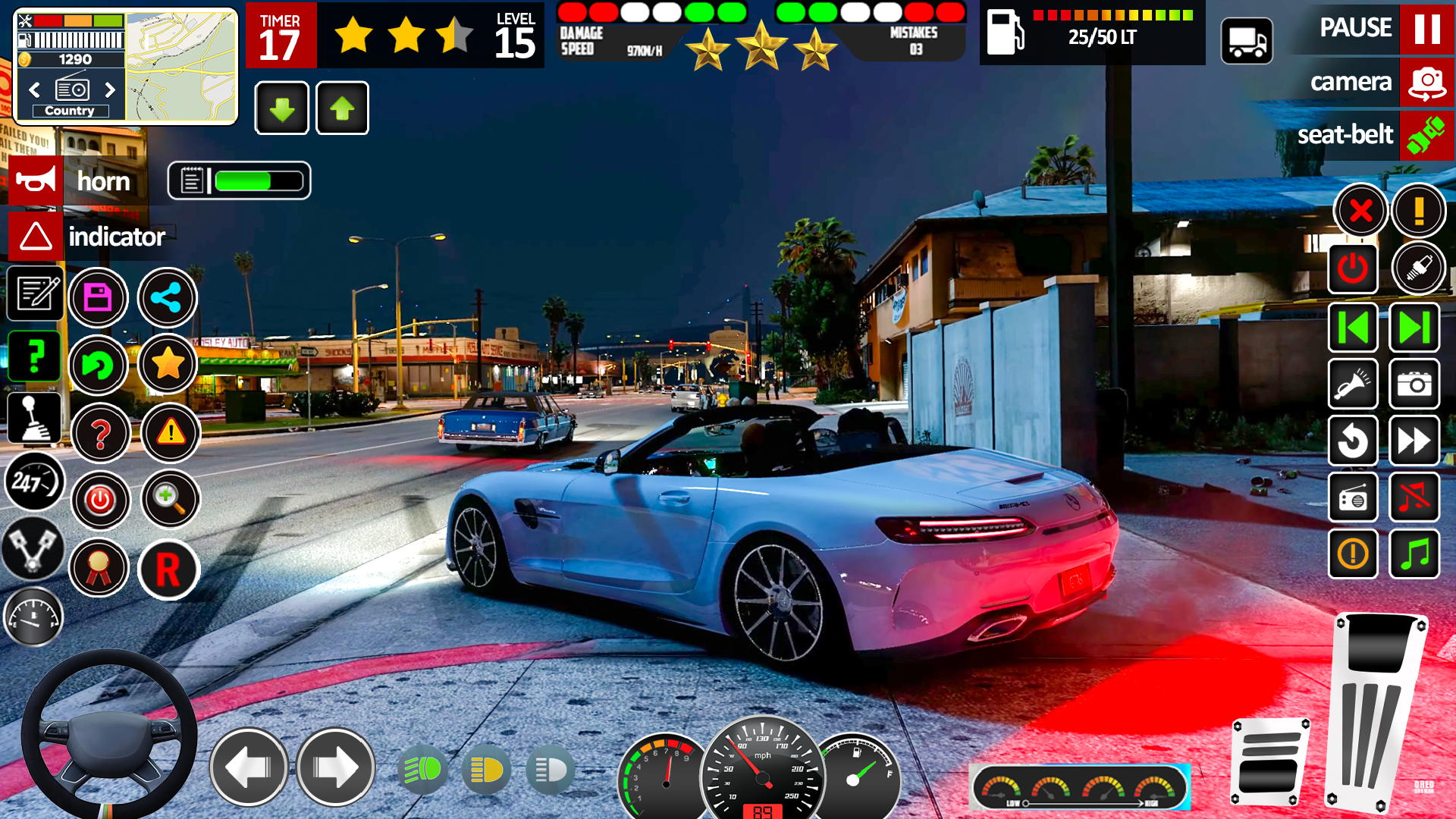Switch the camera view
Image resolution: width=1456 pixels, height=819 pixels.
coord(1426,82)
